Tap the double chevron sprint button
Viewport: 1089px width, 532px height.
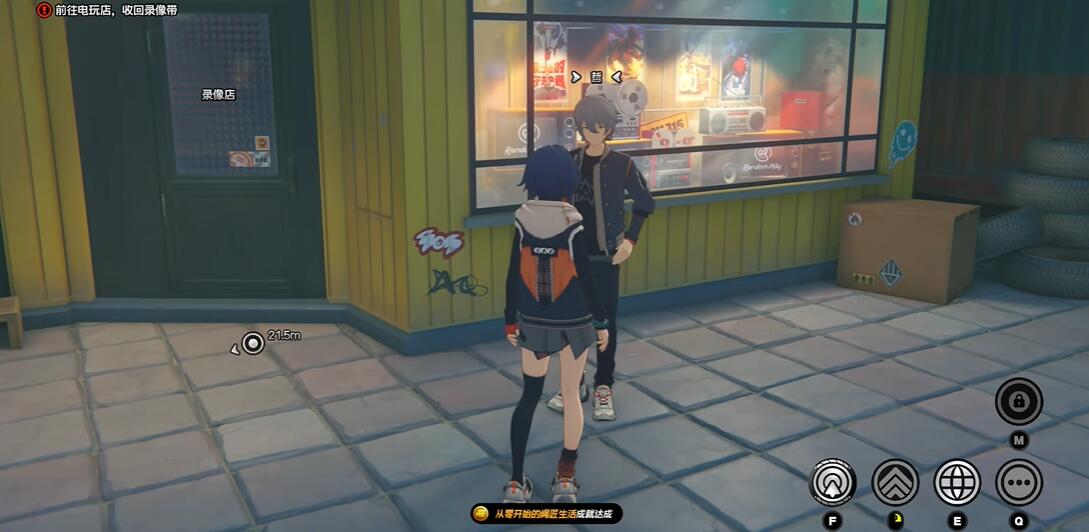pyautogui.click(x=895, y=483)
